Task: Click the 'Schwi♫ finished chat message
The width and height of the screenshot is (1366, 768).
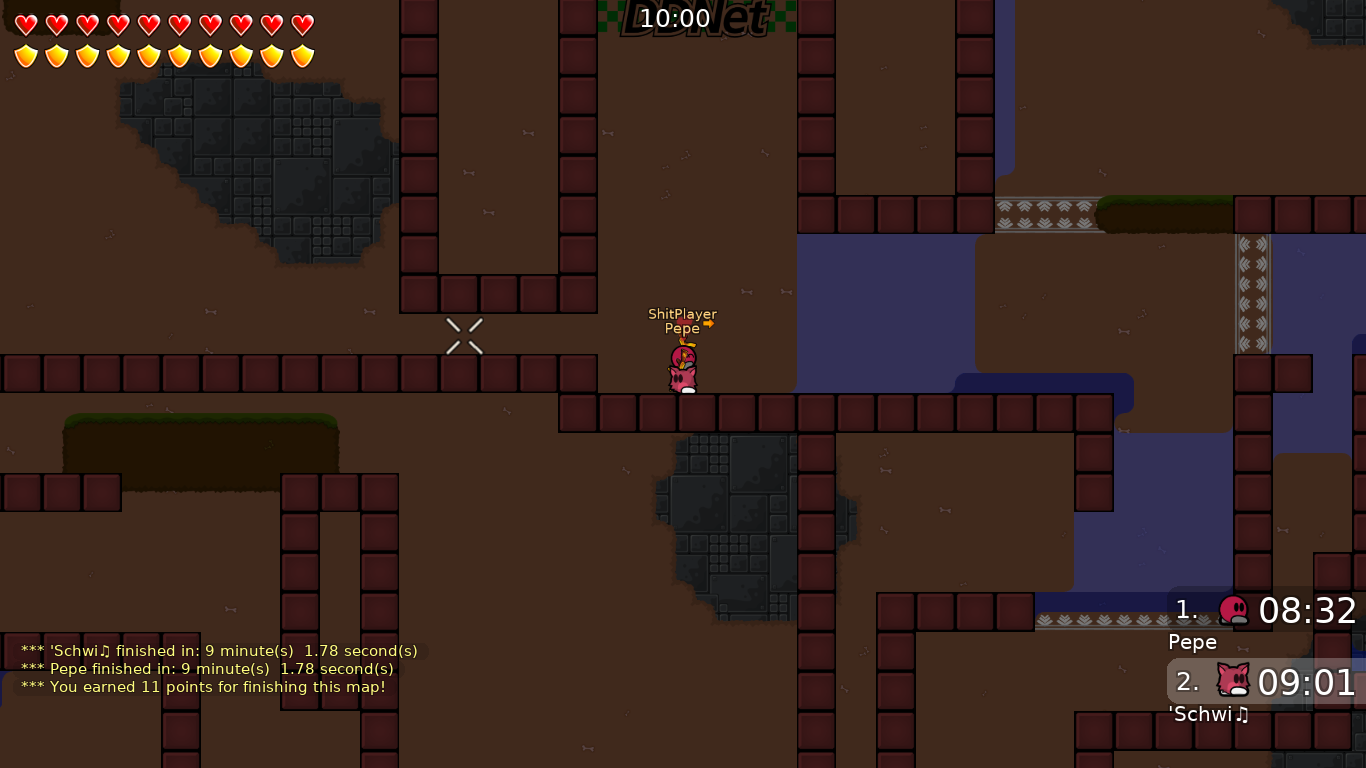Action: click(219, 650)
